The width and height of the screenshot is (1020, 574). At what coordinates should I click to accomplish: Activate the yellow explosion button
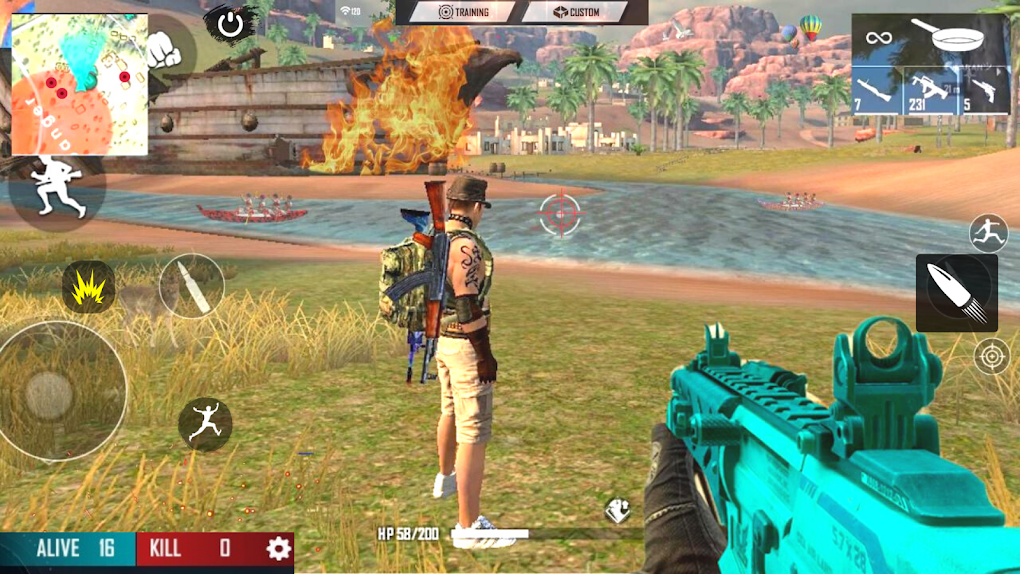88,288
